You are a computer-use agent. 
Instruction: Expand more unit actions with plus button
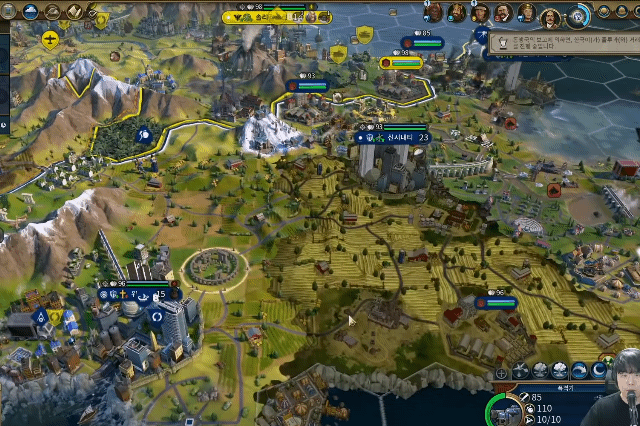(x=501, y=373)
